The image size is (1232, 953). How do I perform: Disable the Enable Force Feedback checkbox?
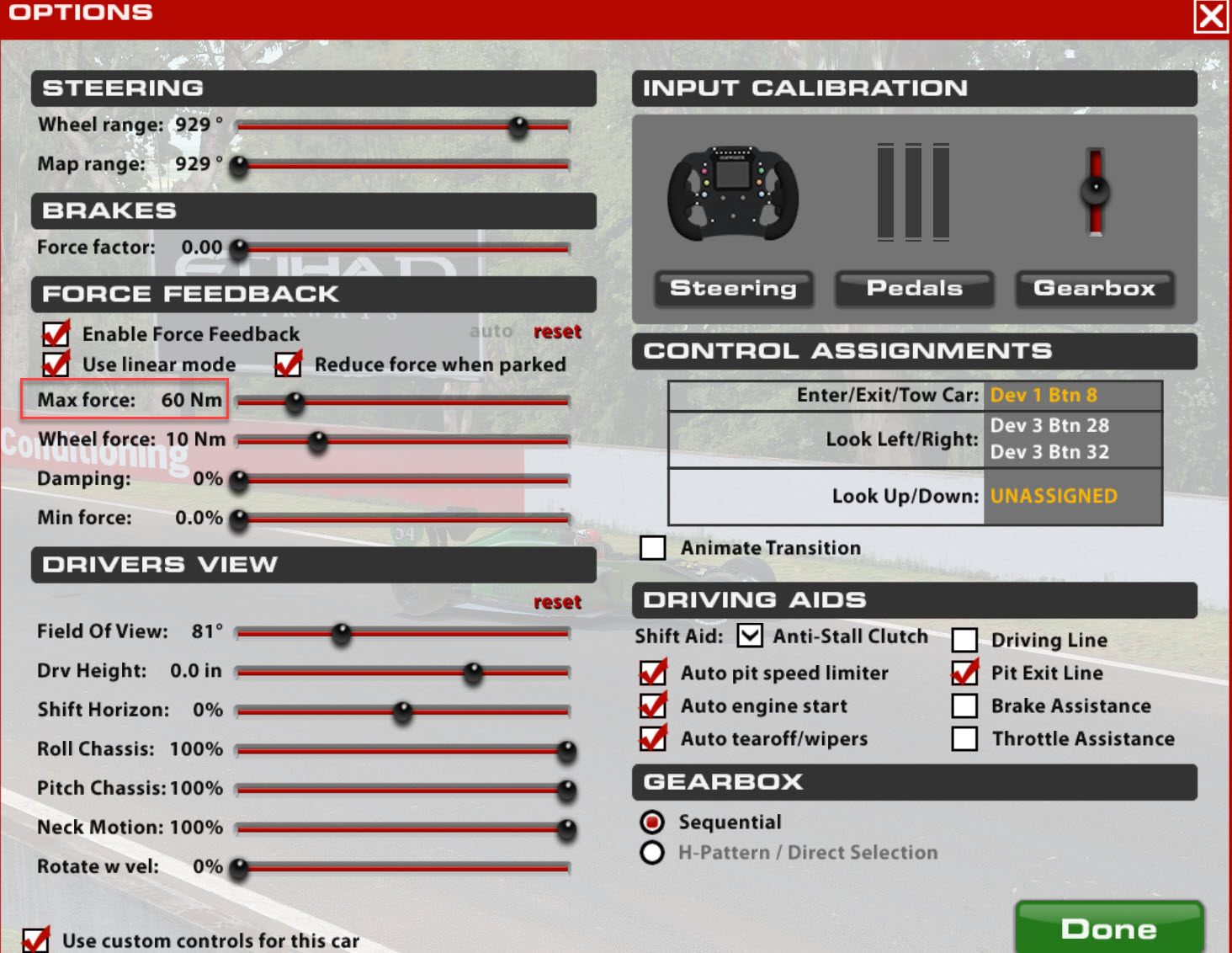(x=55, y=333)
